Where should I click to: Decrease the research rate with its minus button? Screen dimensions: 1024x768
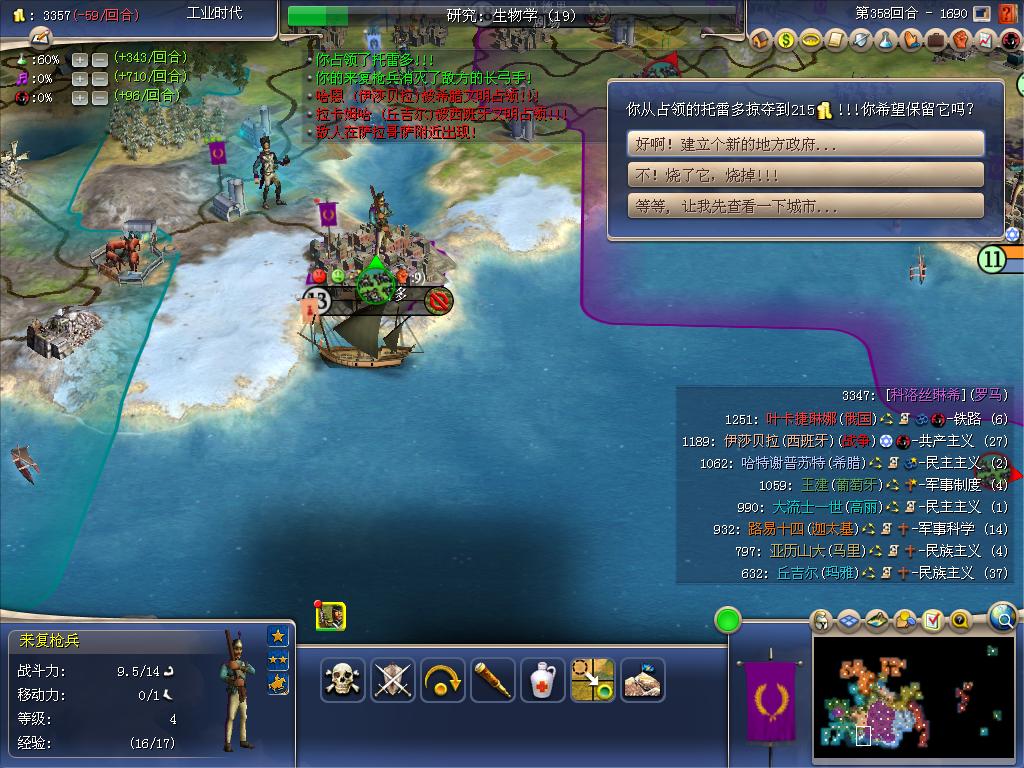tap(99, 59)
